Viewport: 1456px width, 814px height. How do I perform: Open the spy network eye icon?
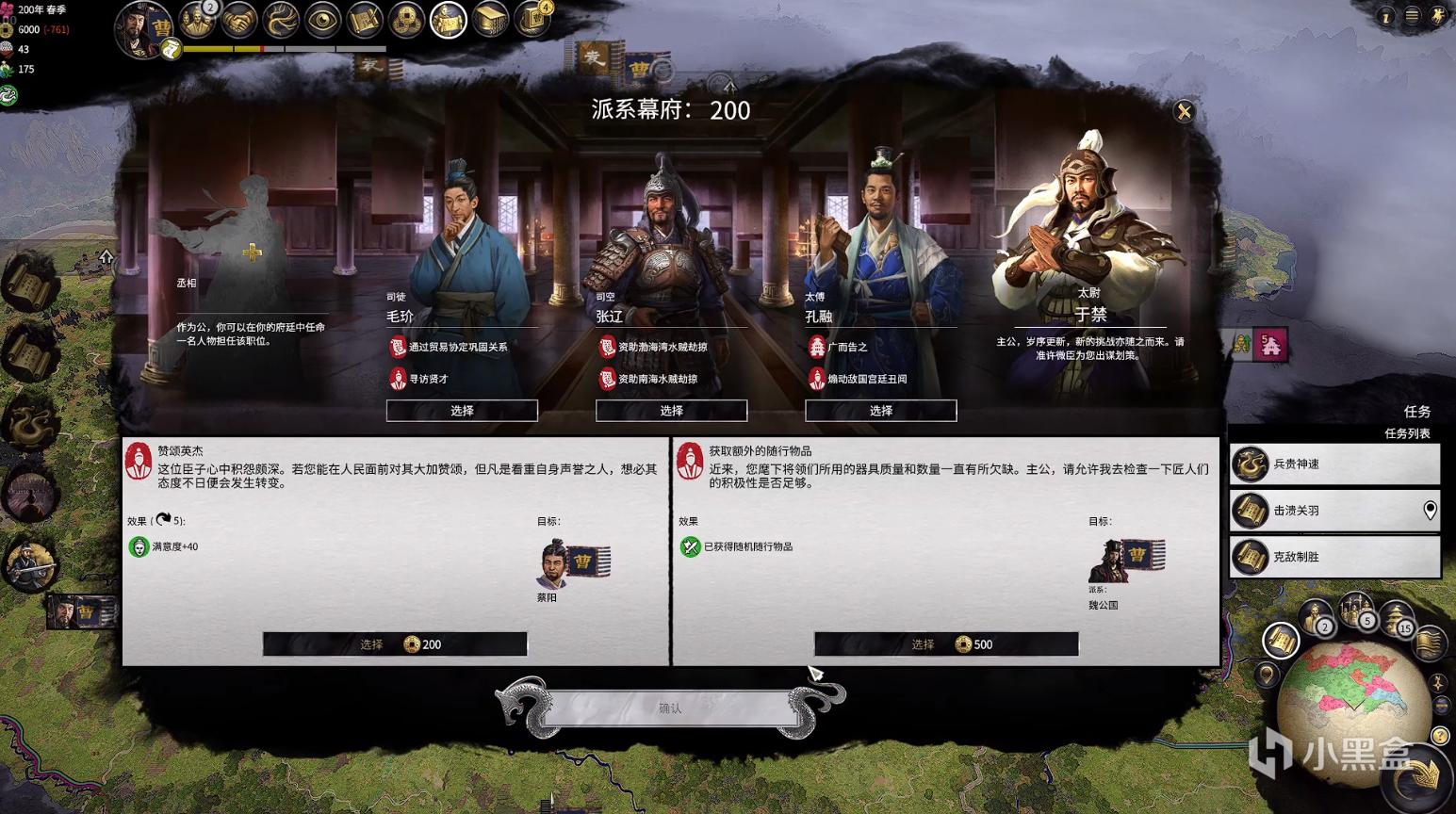click(x=322, y=20)
